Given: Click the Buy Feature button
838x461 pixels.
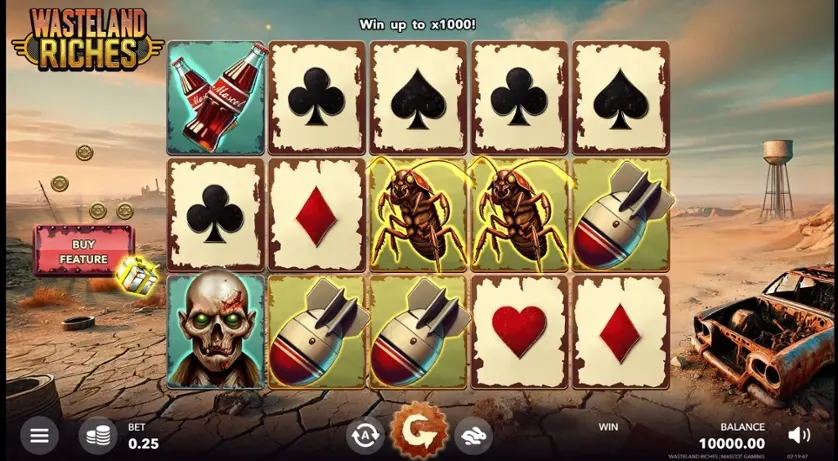Looking at the screenshot, I should point(84,251).
